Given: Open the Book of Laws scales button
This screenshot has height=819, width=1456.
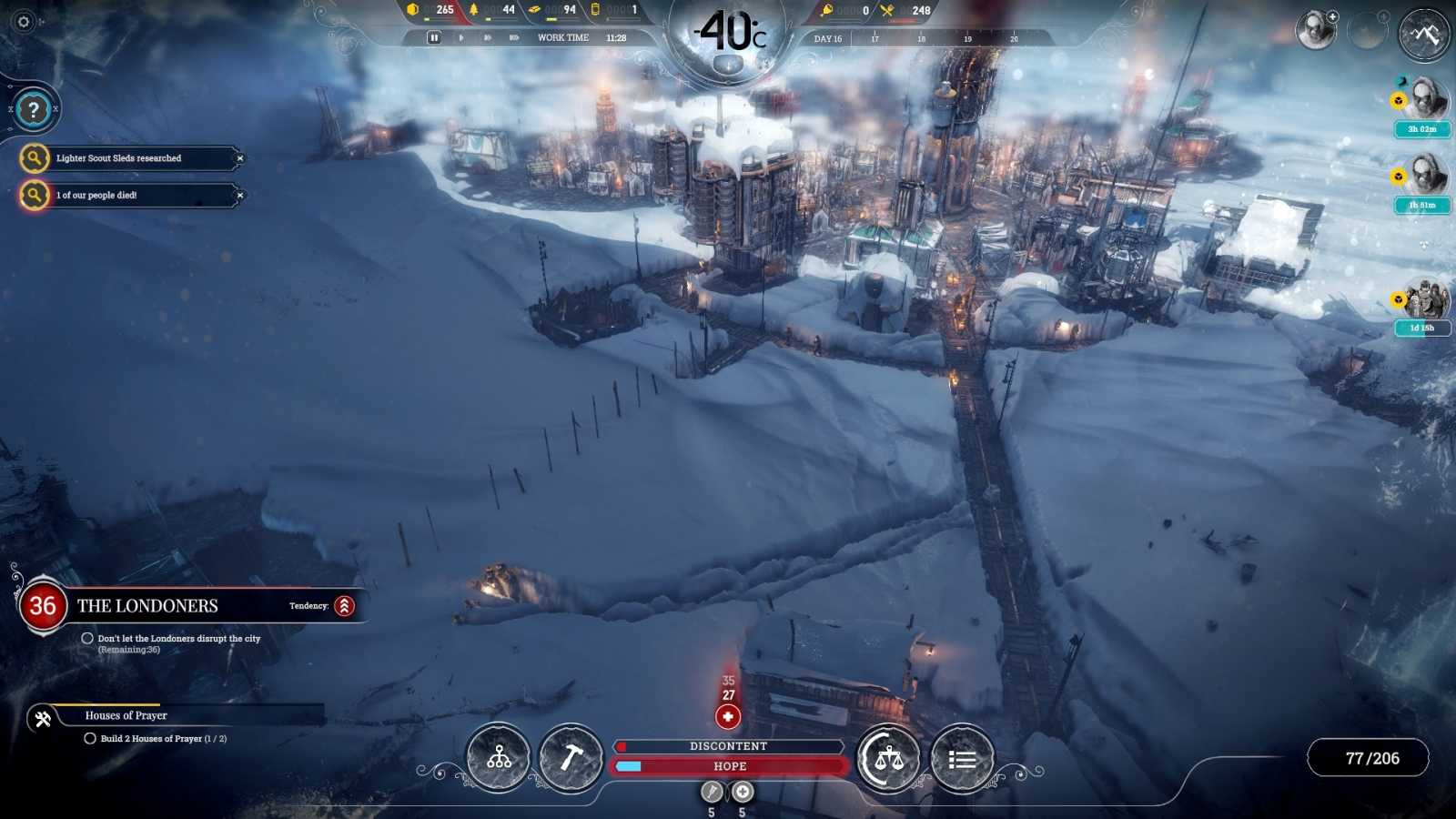Looking at the screenshot, I should coord(889,757).
